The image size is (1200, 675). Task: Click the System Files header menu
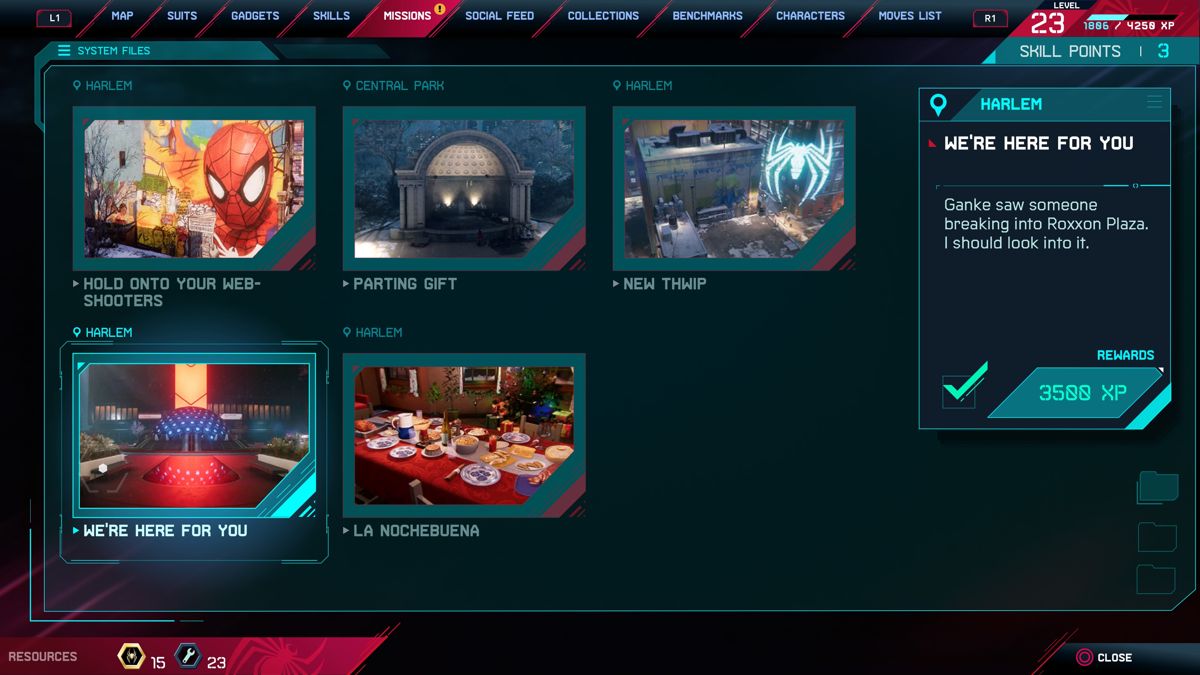[x=104, y=51]
